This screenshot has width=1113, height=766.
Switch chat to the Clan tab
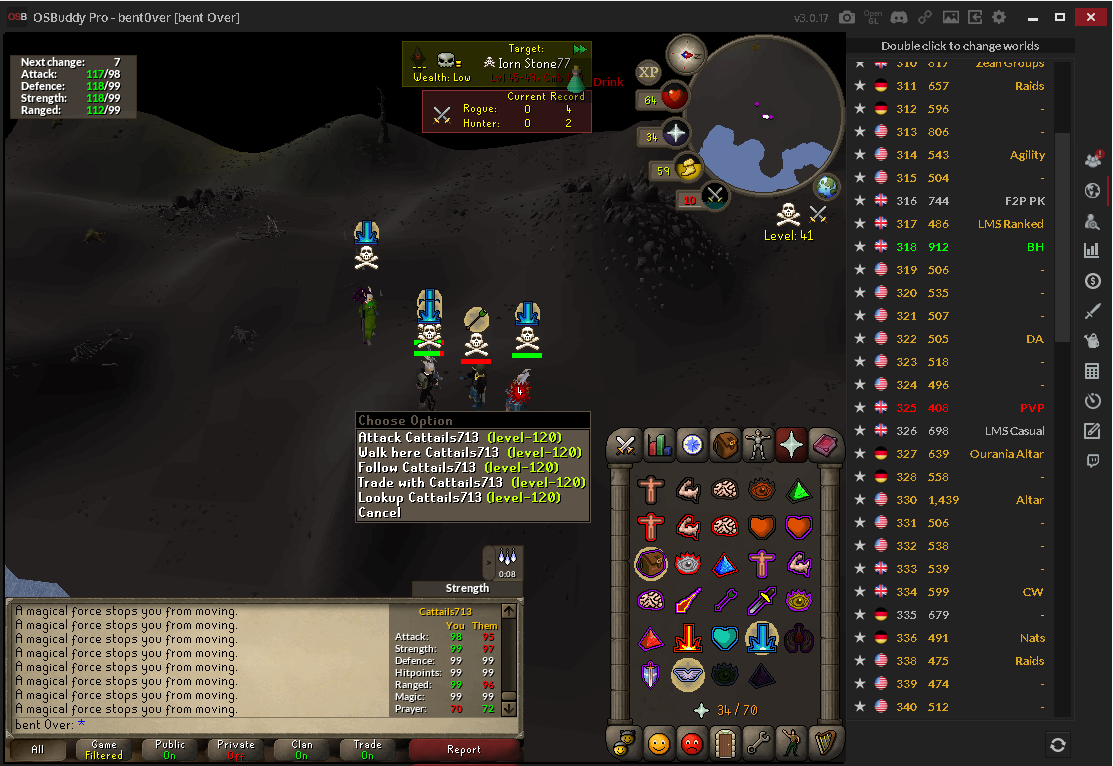[x=302, y=750]
